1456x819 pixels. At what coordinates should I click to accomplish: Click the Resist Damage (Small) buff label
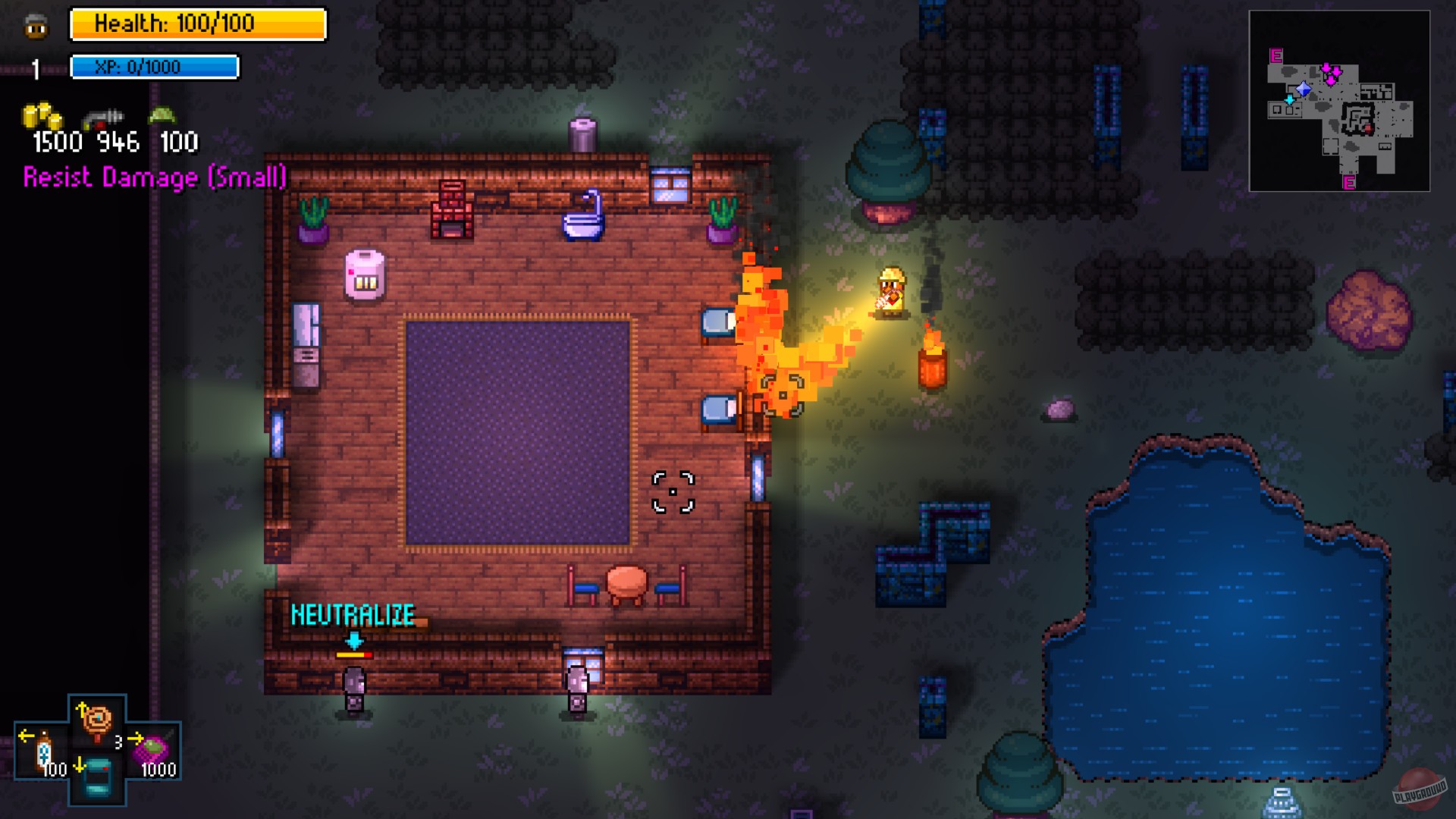pos(154,179)
